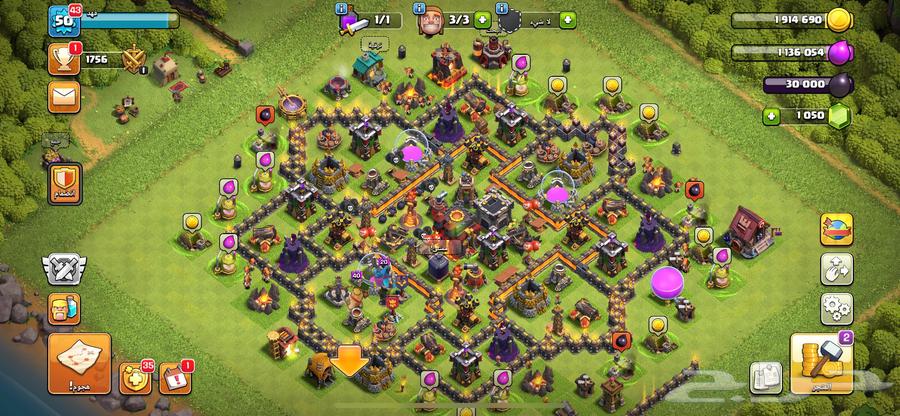Click the green plus to buy gems

coord(771,117)
